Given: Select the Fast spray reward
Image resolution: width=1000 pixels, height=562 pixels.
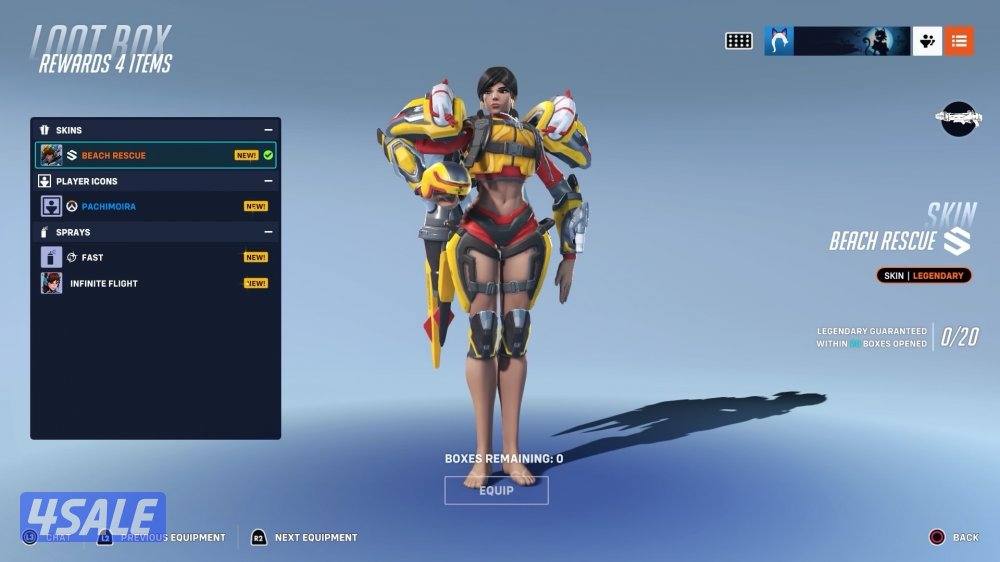Looking at the screenshot, I should tap(155, 257).
